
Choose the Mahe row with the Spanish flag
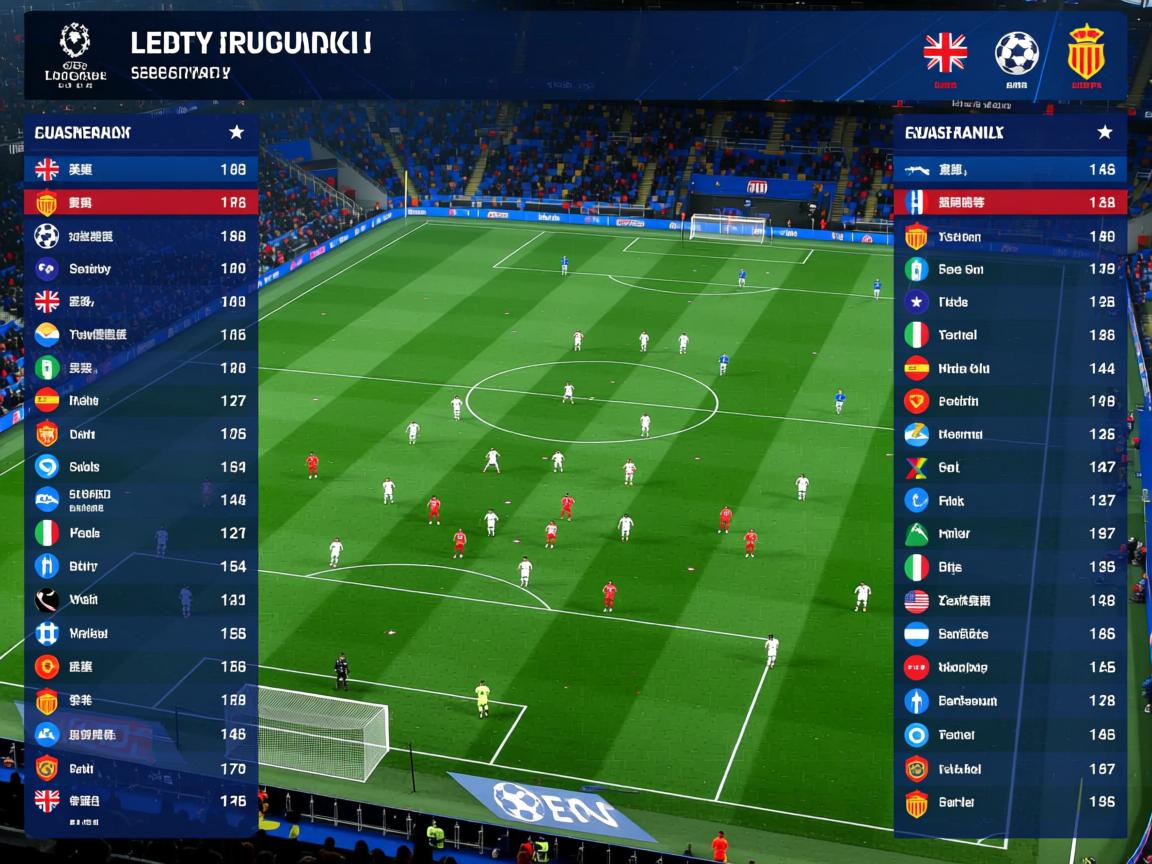point(140,400)
